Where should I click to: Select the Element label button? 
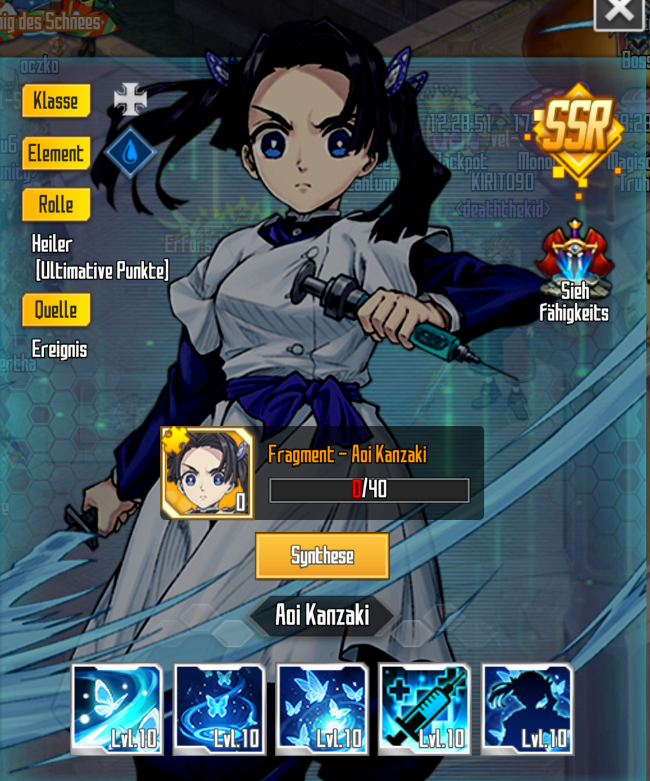[x=56, y=154]
